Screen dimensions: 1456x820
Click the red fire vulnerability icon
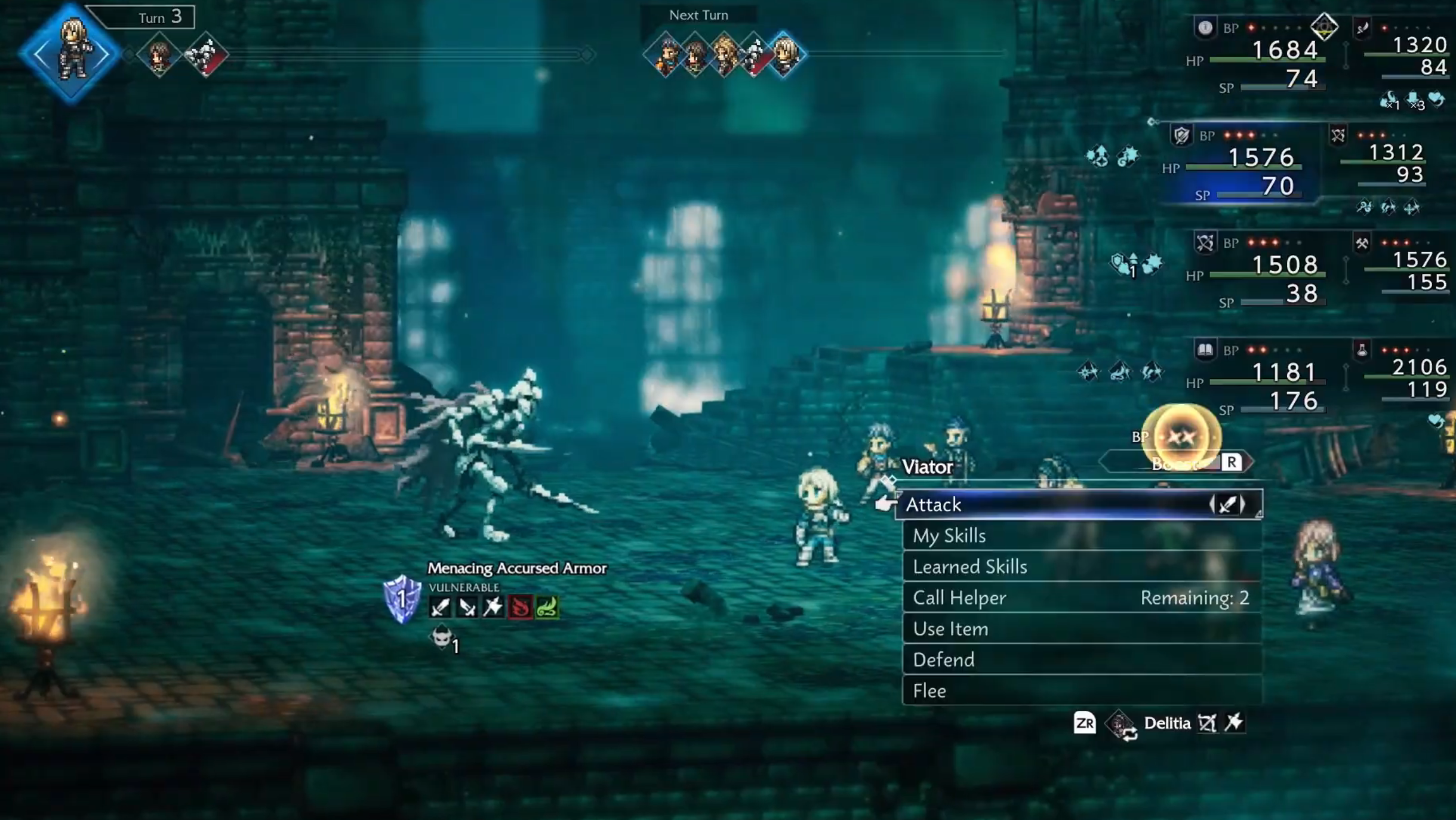pyautogui.click(x=521, y=609)
